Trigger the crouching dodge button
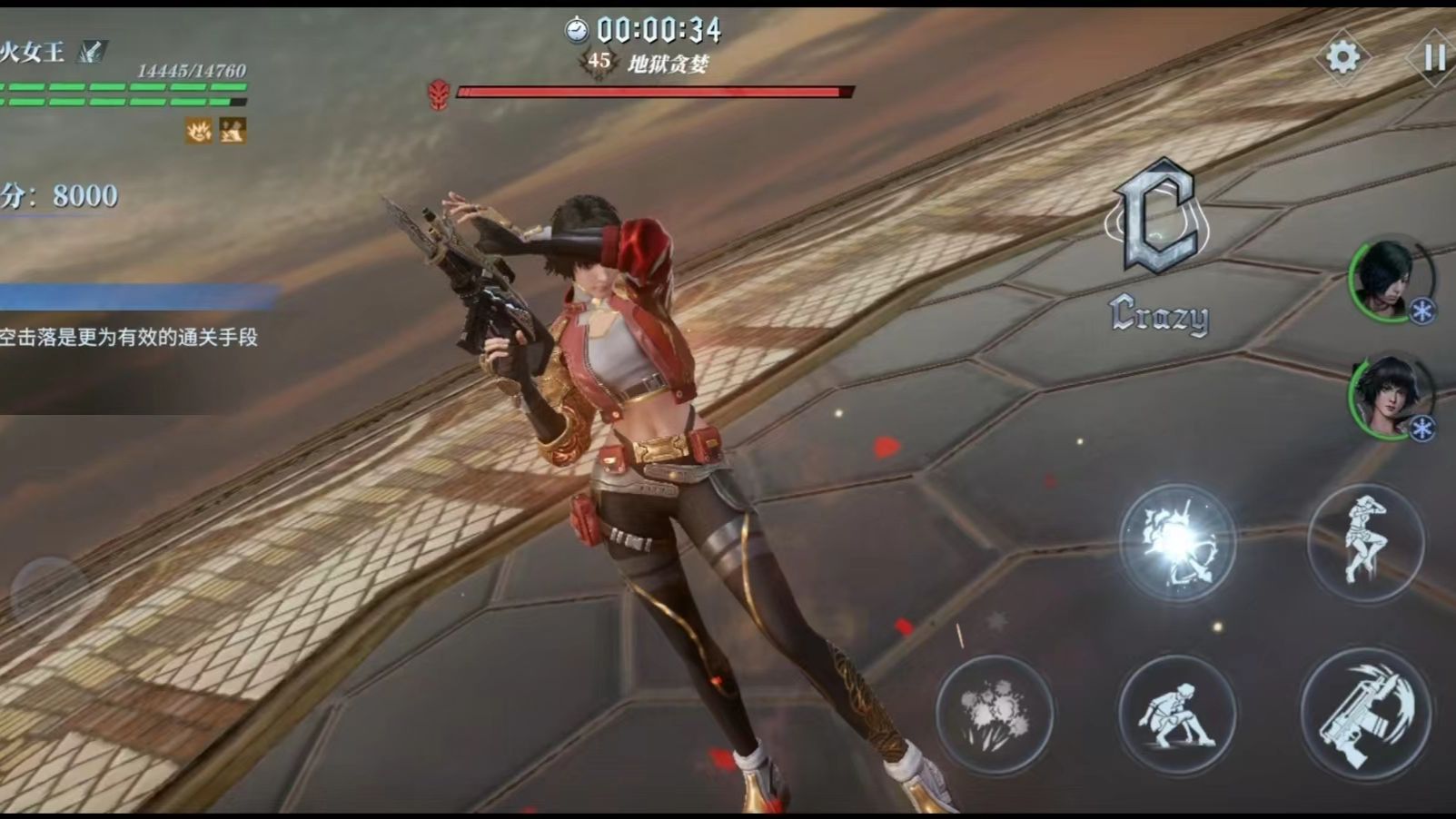 1177,713
